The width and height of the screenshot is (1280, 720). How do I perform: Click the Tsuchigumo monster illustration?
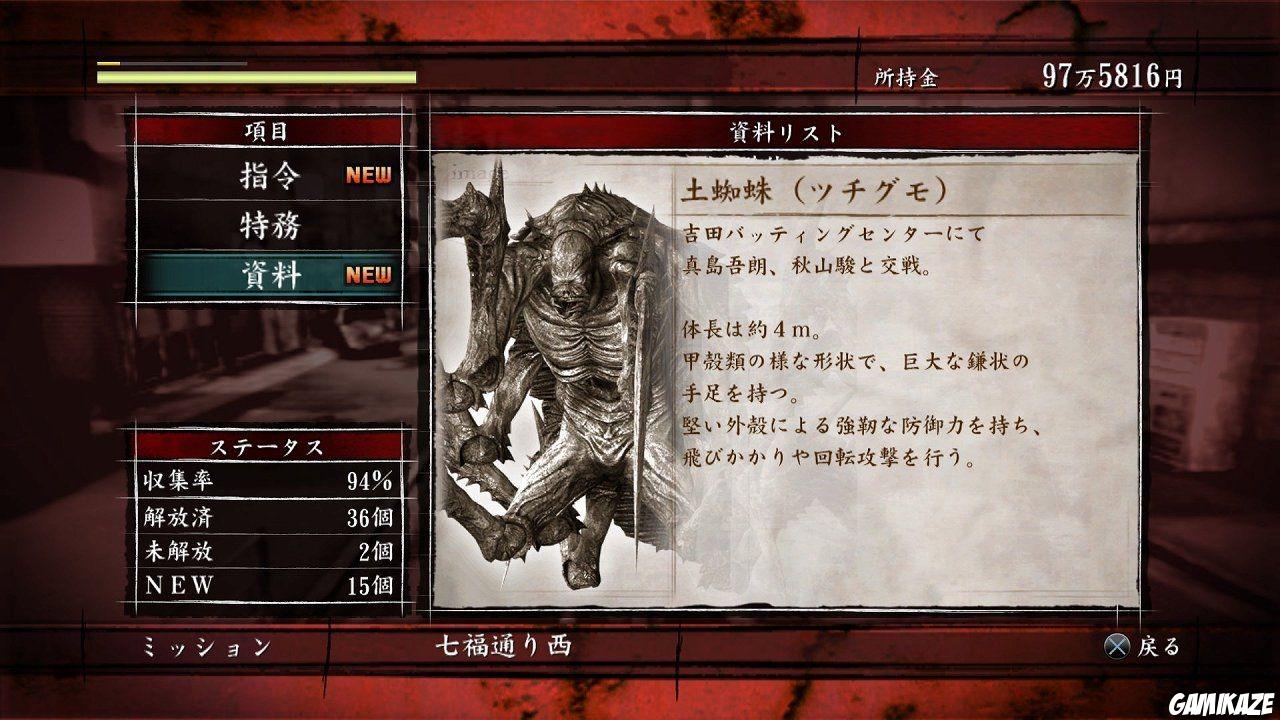point(560,380)
